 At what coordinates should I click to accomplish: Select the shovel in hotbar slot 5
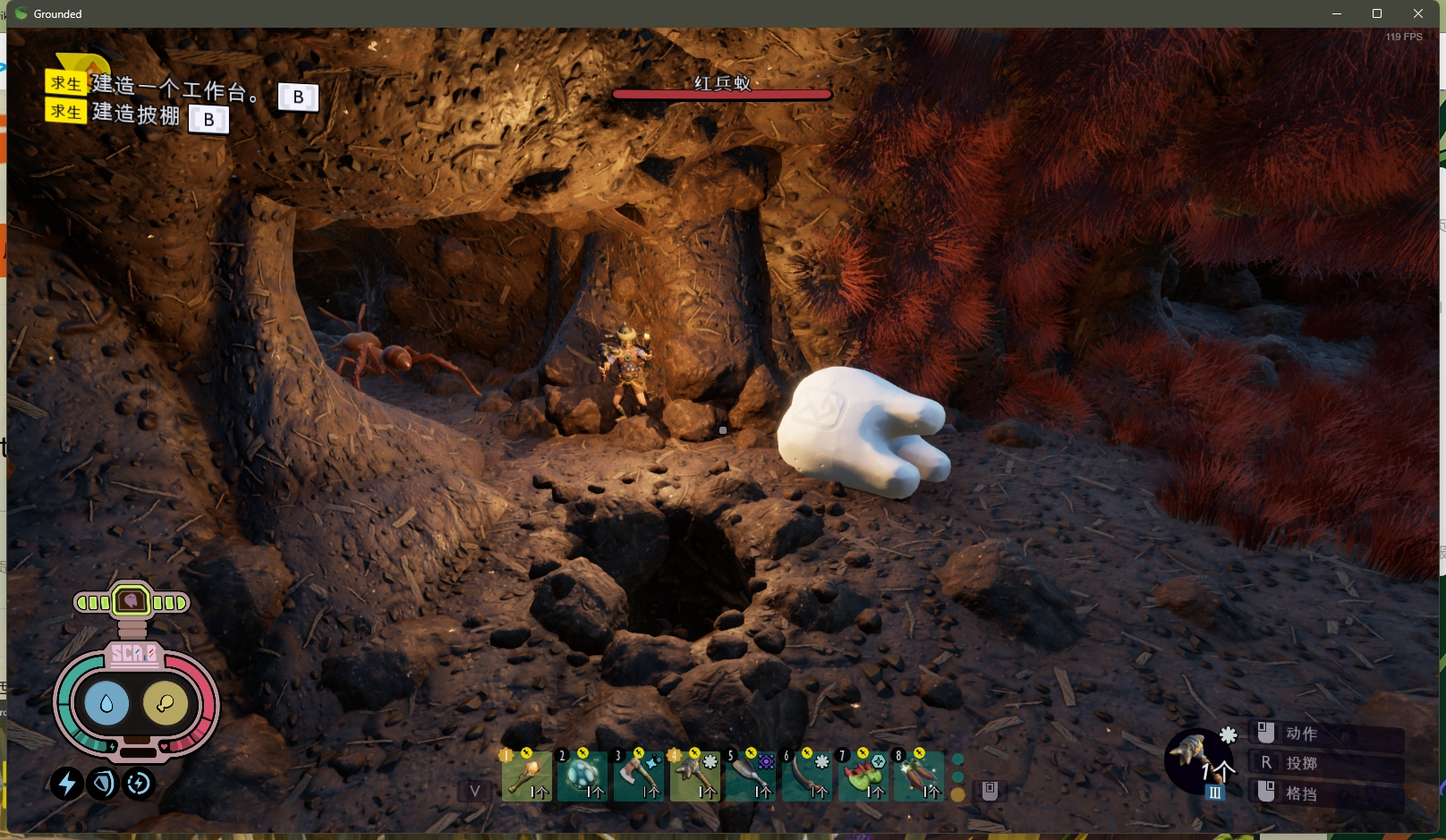click(x=751, y=775)
